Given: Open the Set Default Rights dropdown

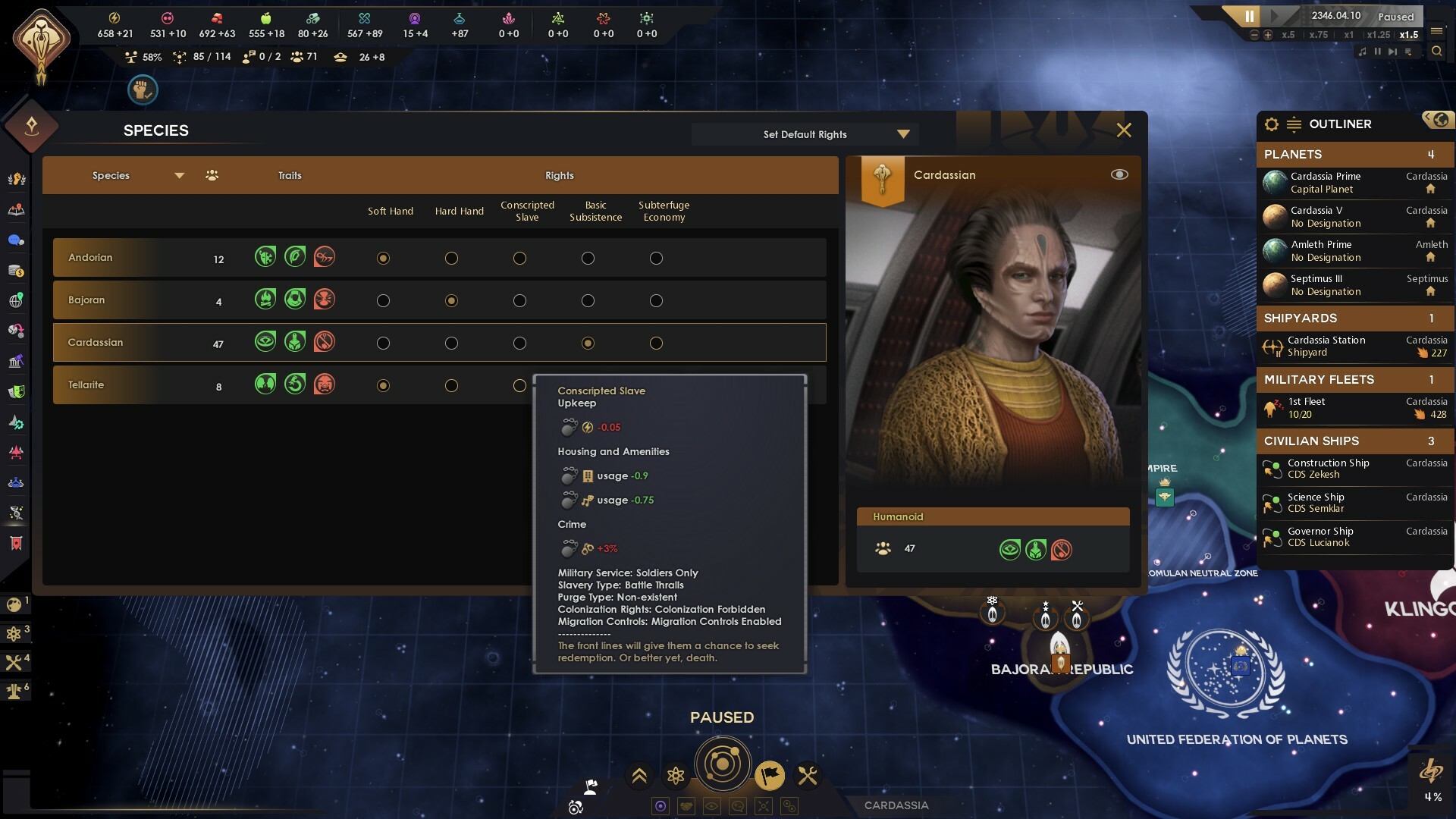Looking at the screenshot, I should (804, 133).
